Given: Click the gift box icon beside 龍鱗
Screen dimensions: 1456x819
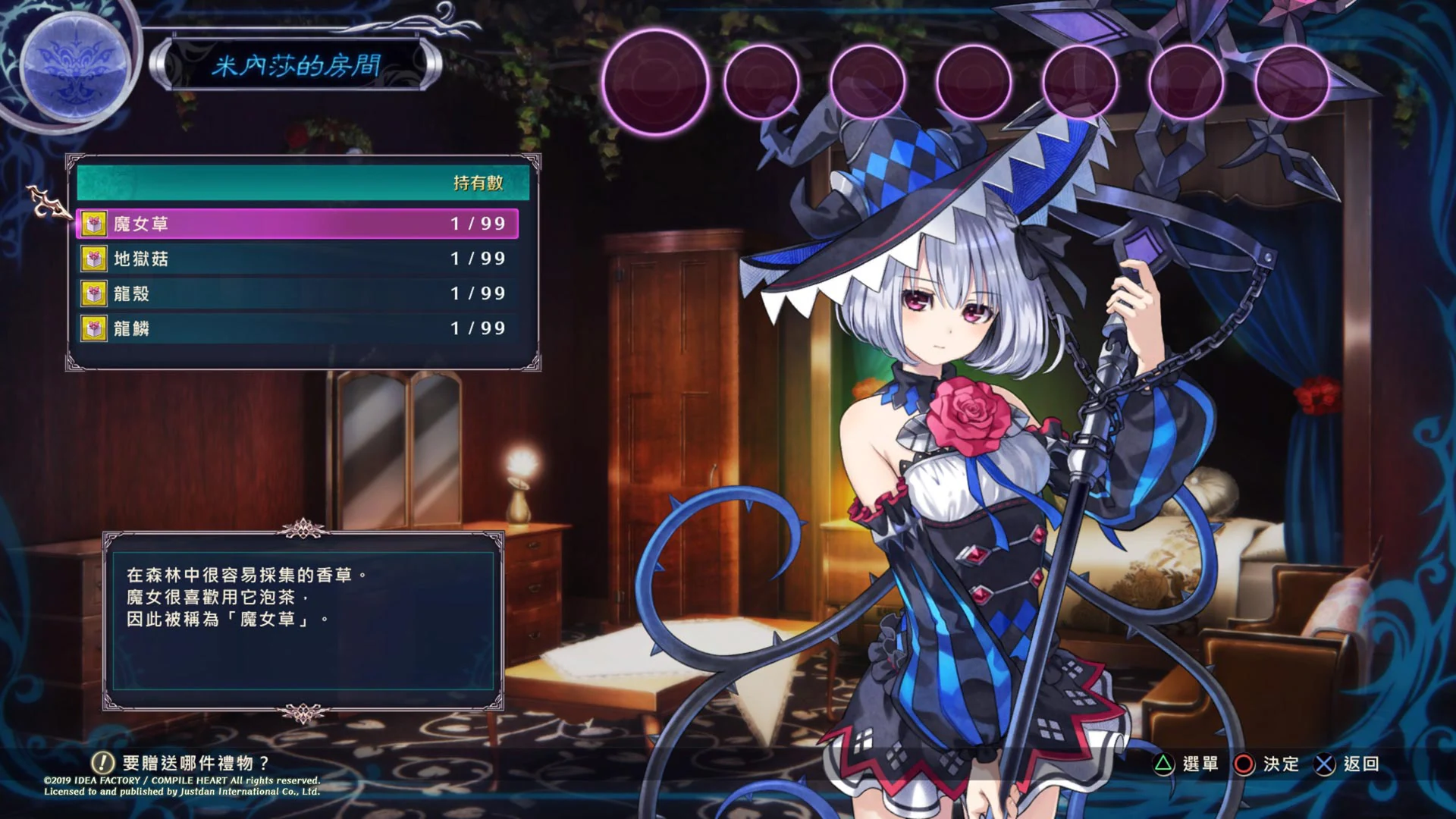Looking at the screenshot, I should (93, 329).
